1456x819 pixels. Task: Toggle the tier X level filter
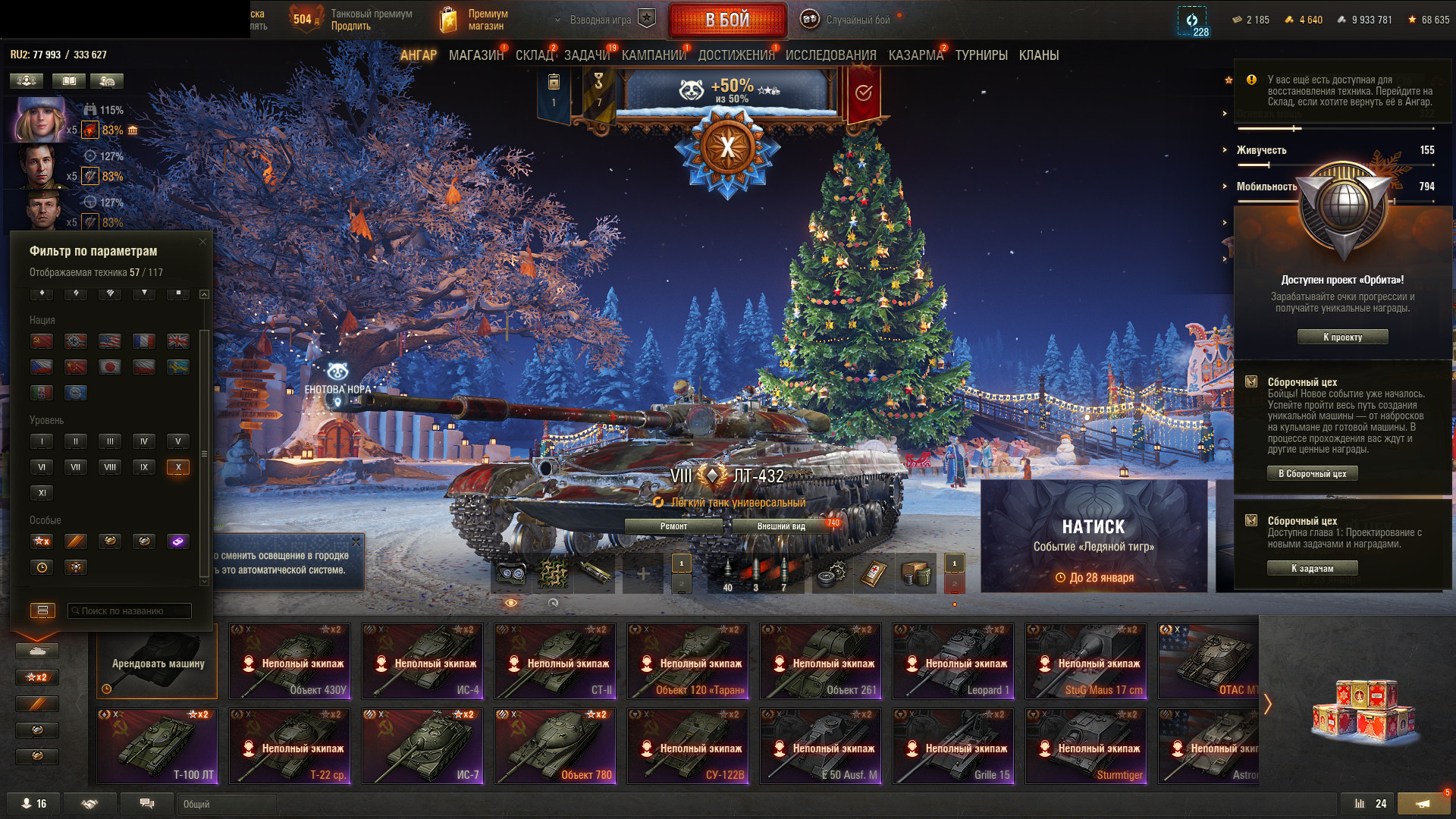(178, 467)
